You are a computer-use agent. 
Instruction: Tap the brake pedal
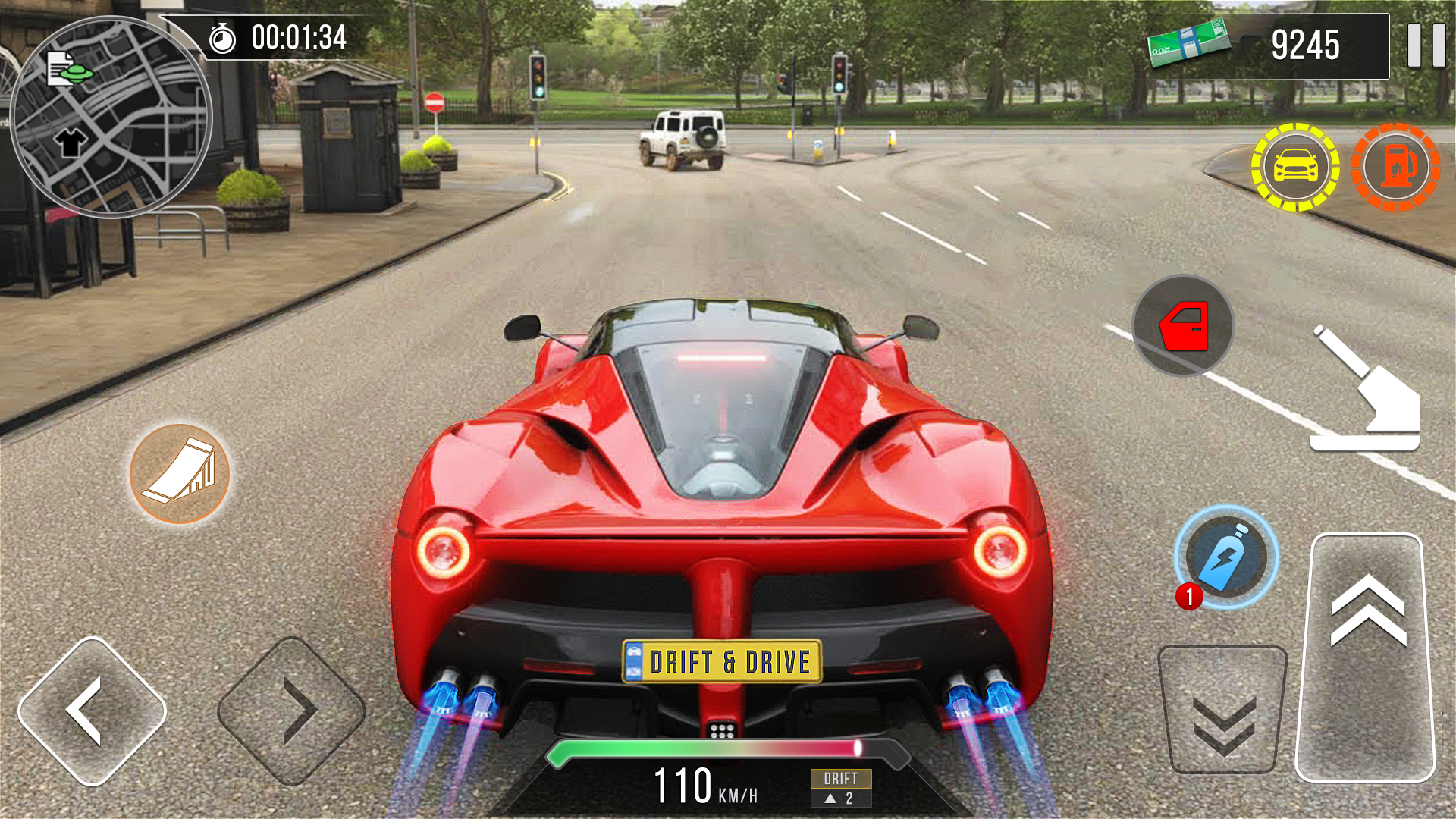click(1222, 709)
